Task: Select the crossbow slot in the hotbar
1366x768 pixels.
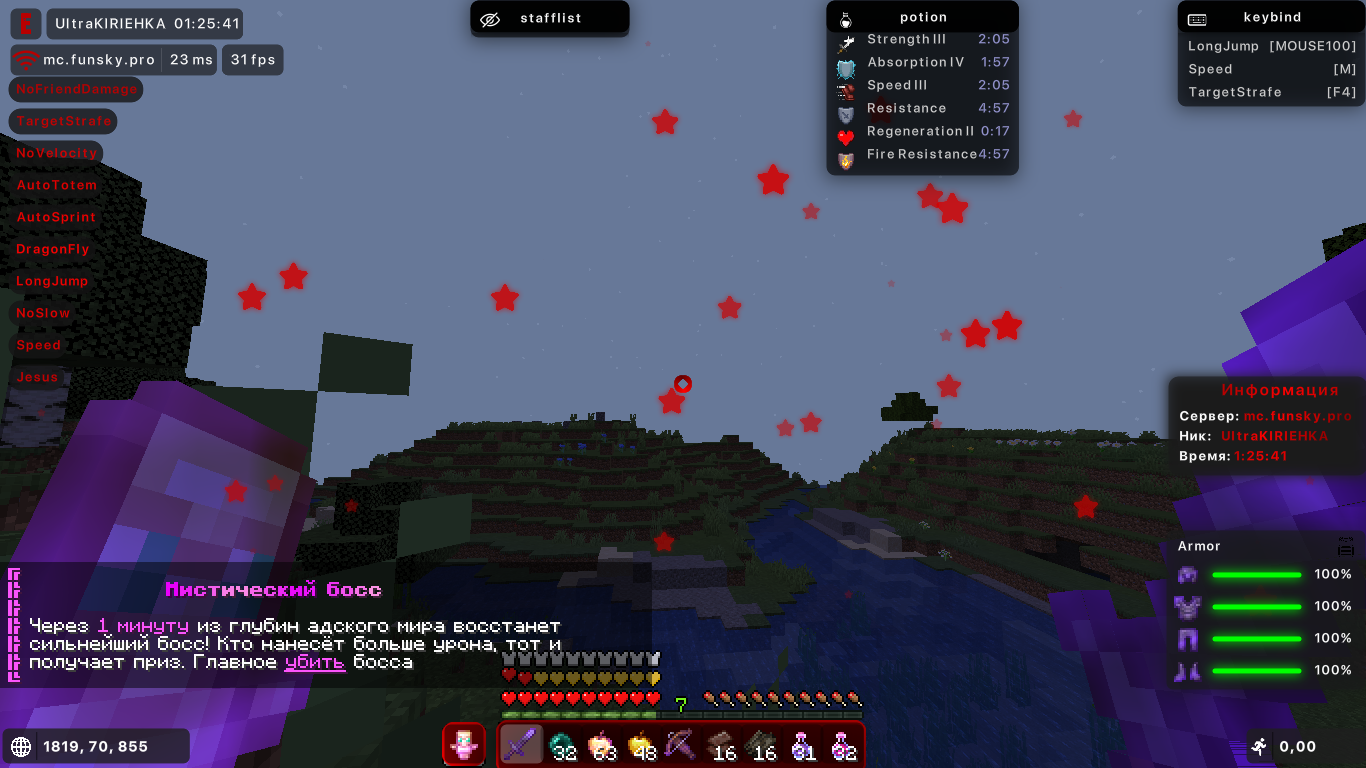Action: 682,745
